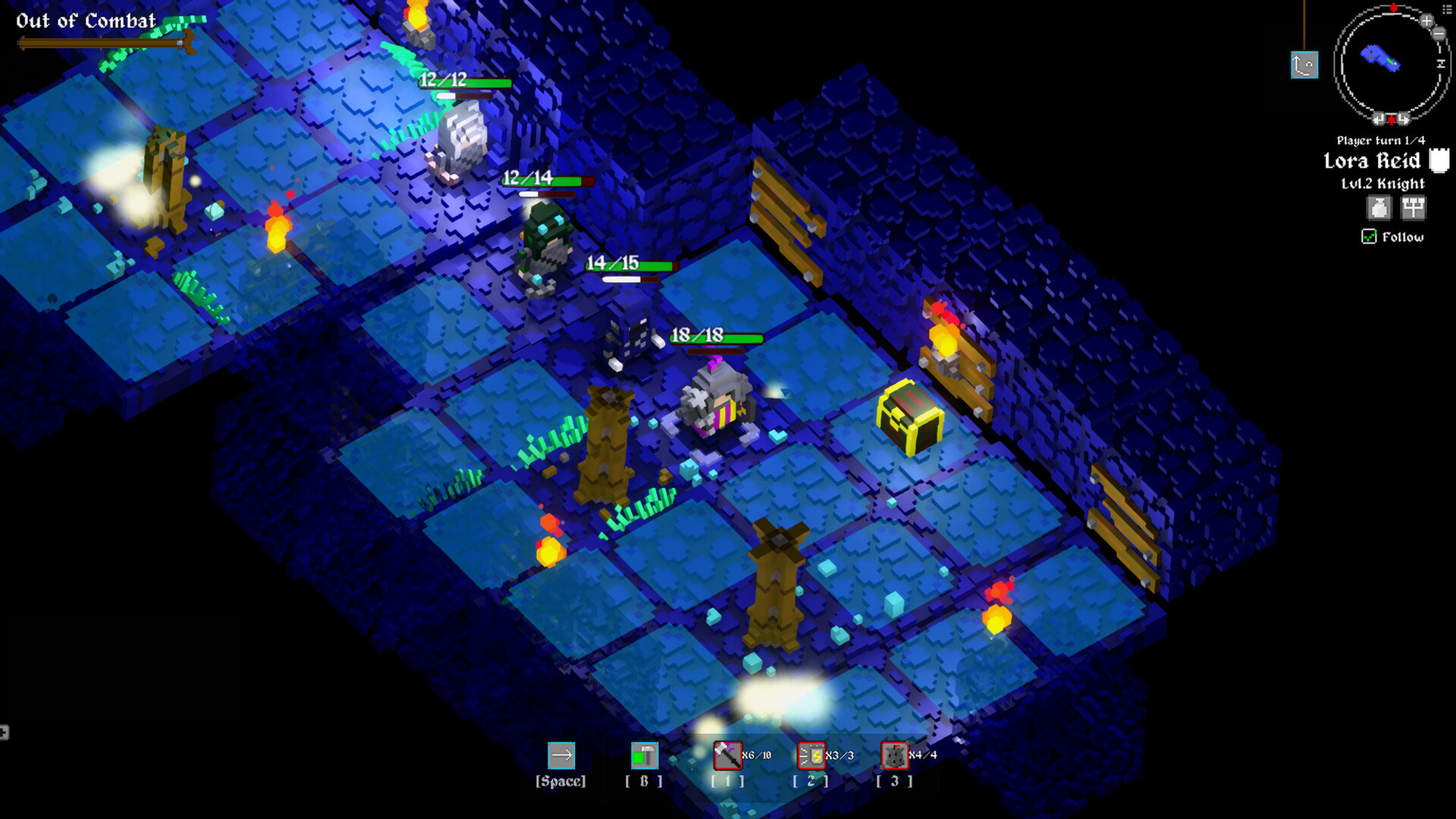
Task: Select the axe attack ability
Action: click(x=727, y=755)
